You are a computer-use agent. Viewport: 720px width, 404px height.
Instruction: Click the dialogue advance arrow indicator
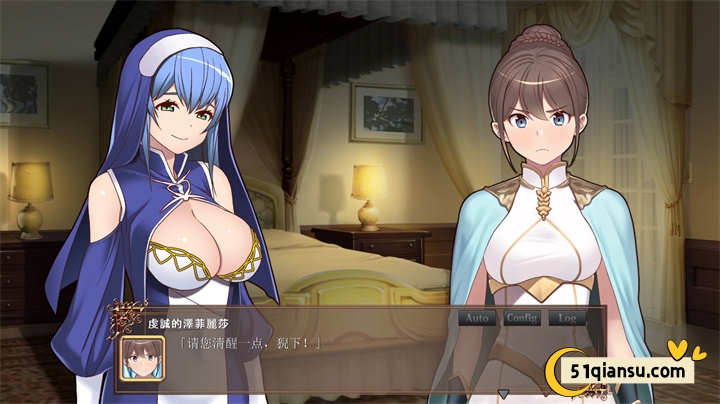point(503,394)
